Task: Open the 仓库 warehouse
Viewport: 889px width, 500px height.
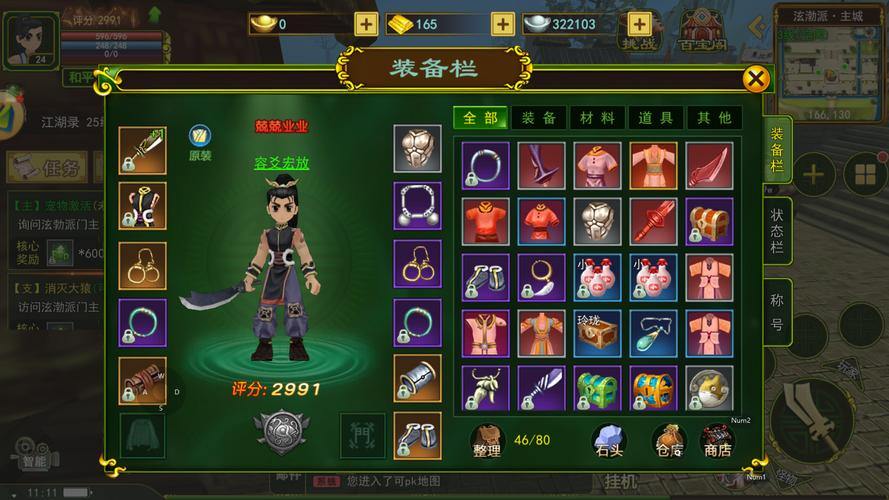Action: [x=668, y=441]
